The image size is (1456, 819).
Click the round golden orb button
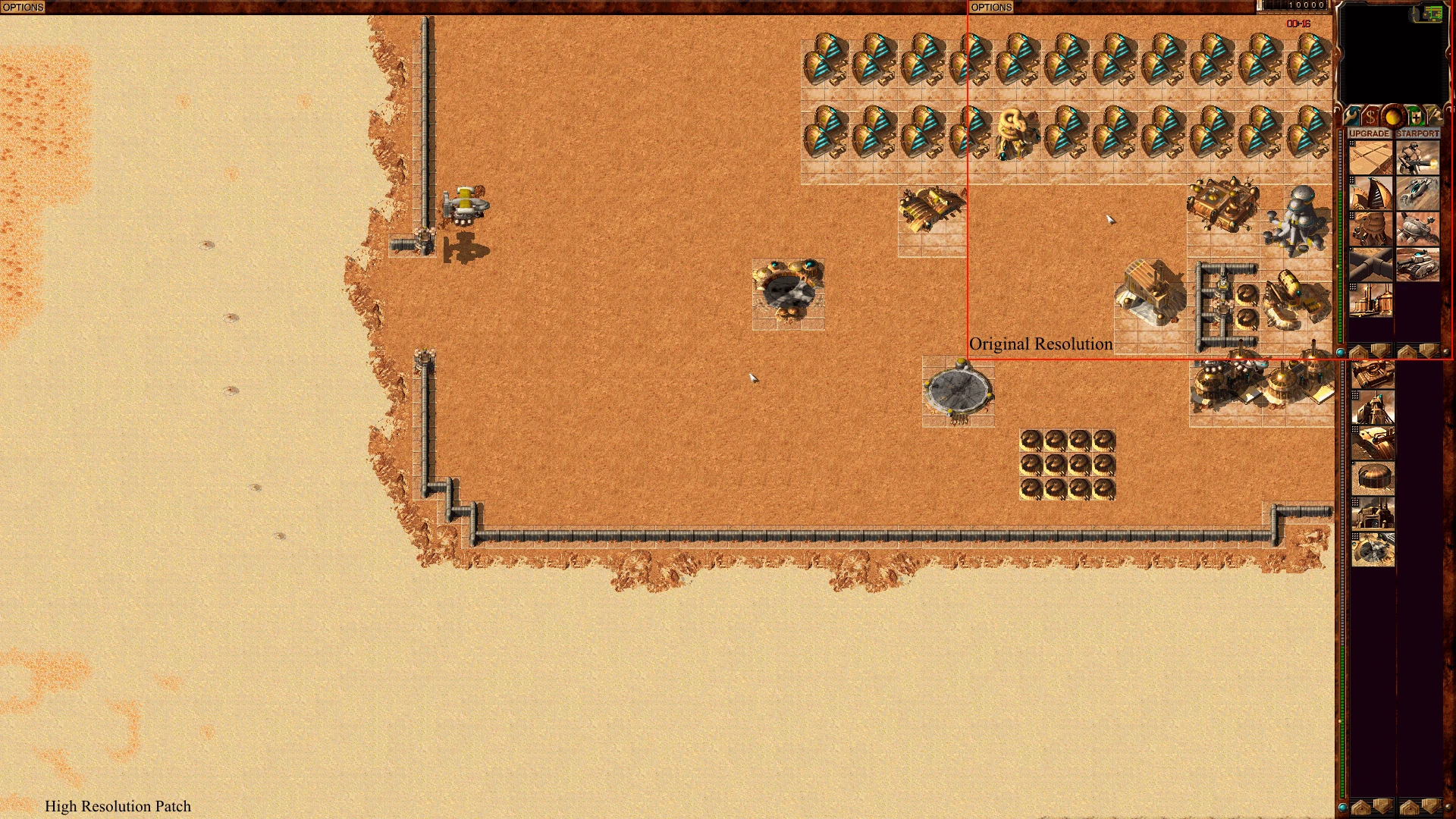tap(1392, 116)
